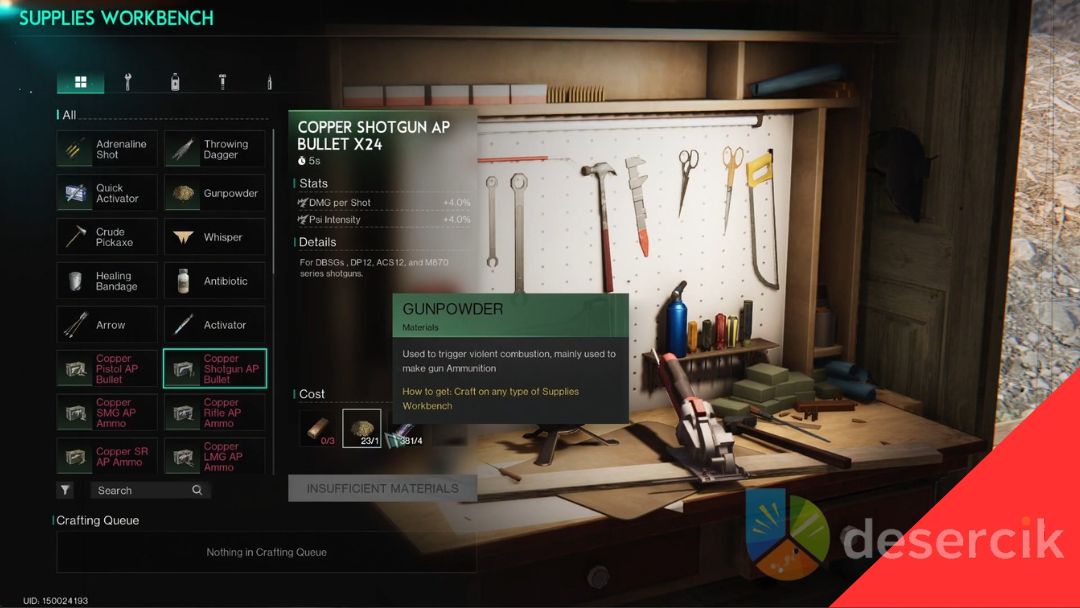Select the Healing Bandage recipe
The image size is (1080, 608).
(108, 281)
